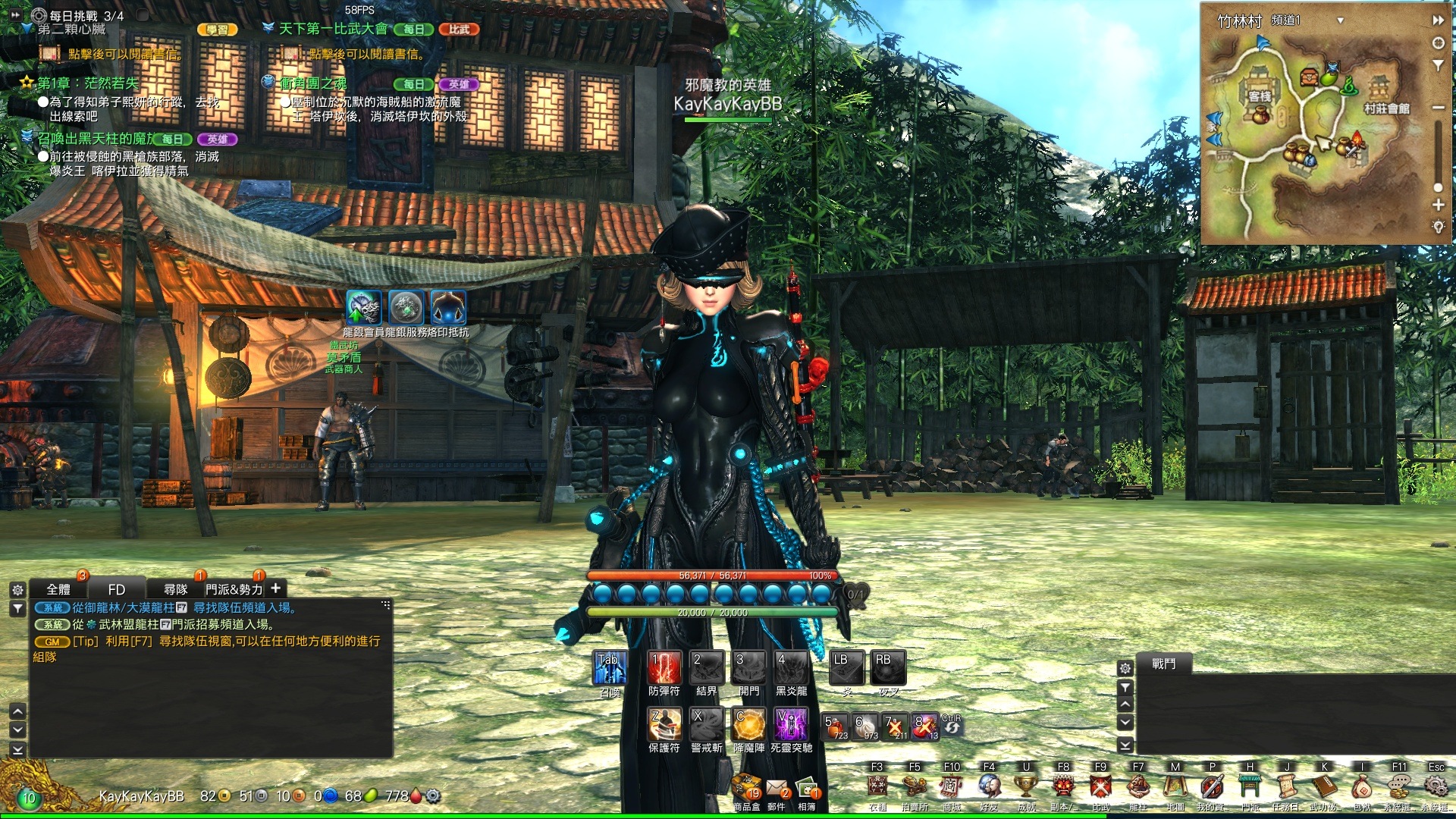Image resolution: width=1456 pixels, height=819 pixels.
Task: Open the 頻道1 channel dropdown
Action: [1340, 20]
